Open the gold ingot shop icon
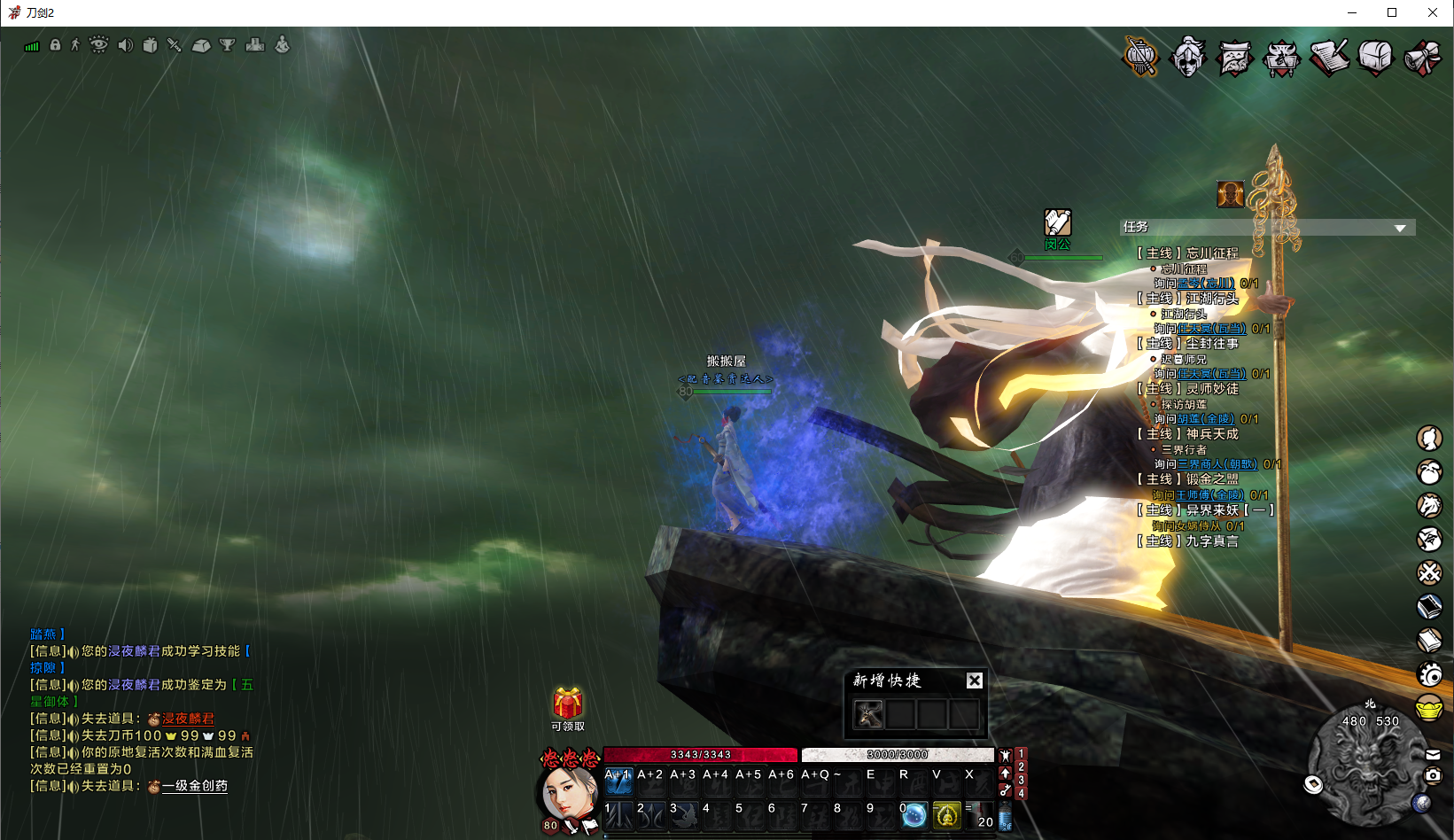The width and height of the screenshot is (1454, 840). [1429, 708]
